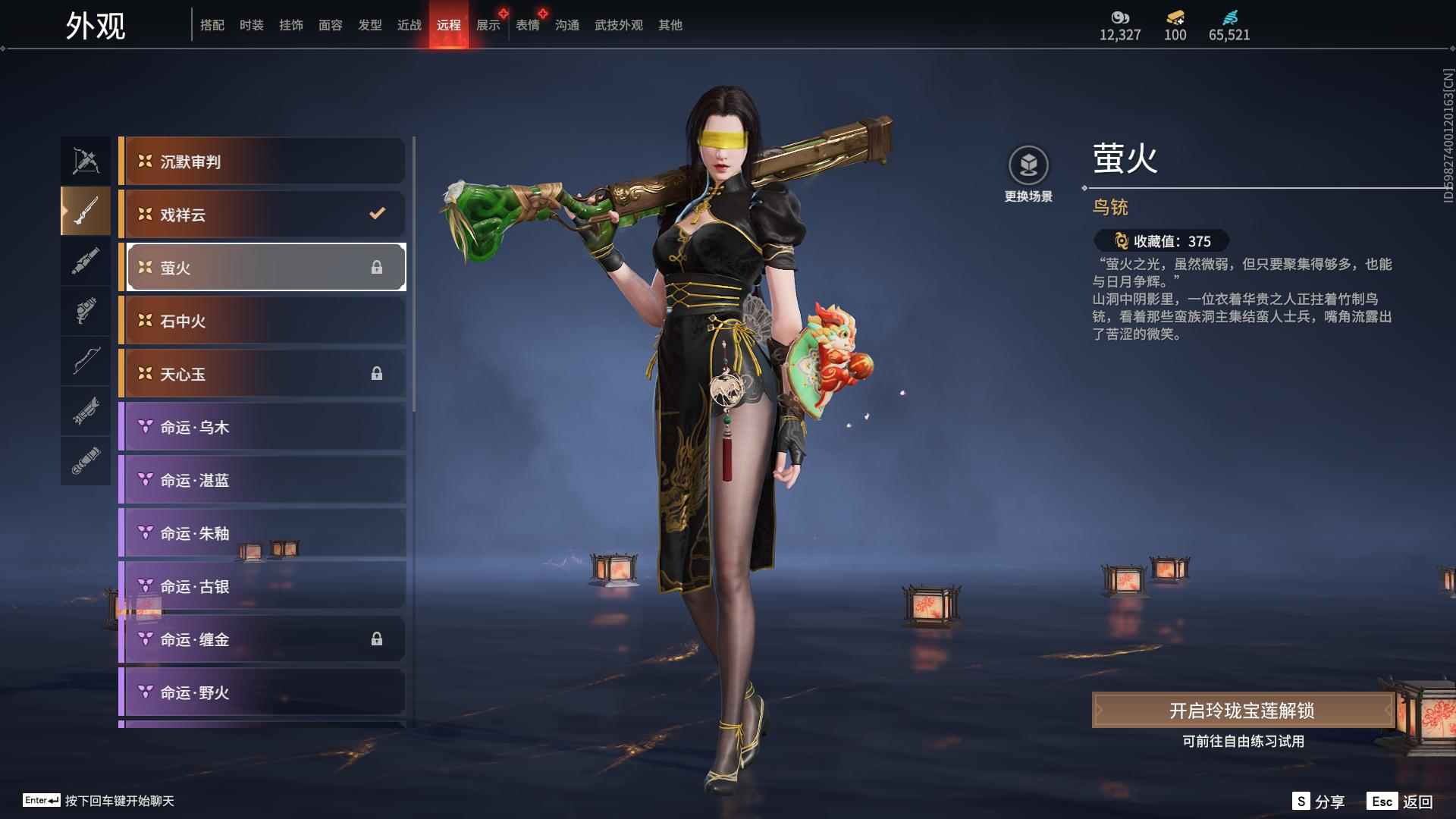Toggle the lock on 命运·缠金

tap(377, 639)
